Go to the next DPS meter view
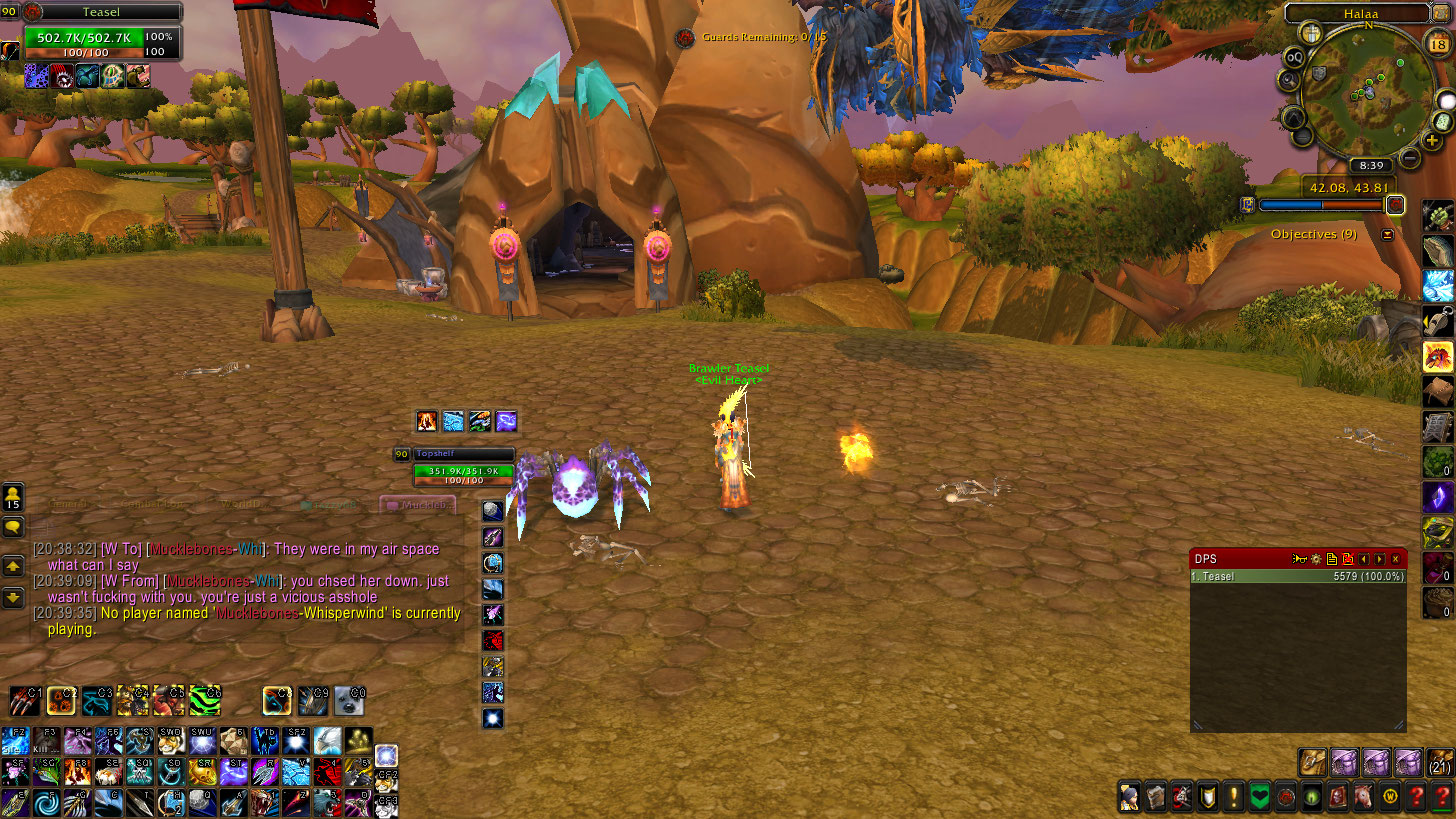Viewport: 1456px width, 819px height. (x=1380, y=559)
